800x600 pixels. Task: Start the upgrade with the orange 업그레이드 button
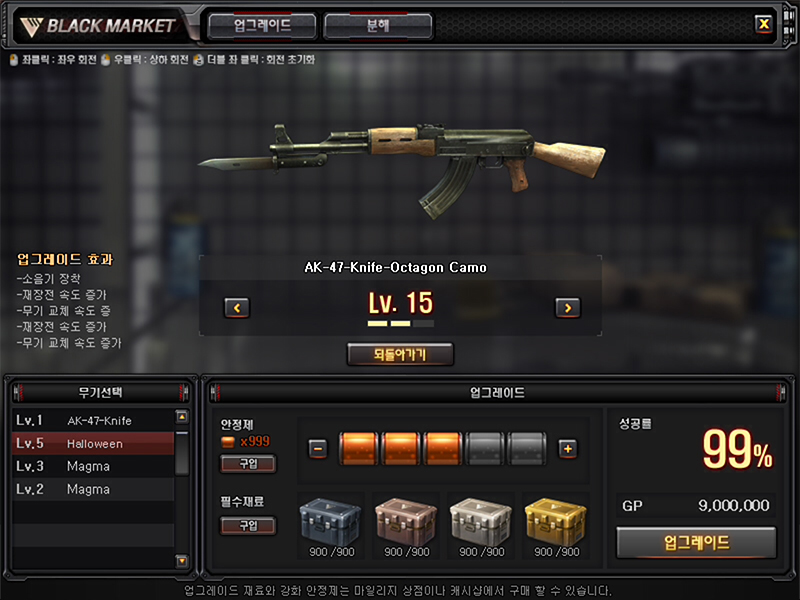[x=696, y=543]
